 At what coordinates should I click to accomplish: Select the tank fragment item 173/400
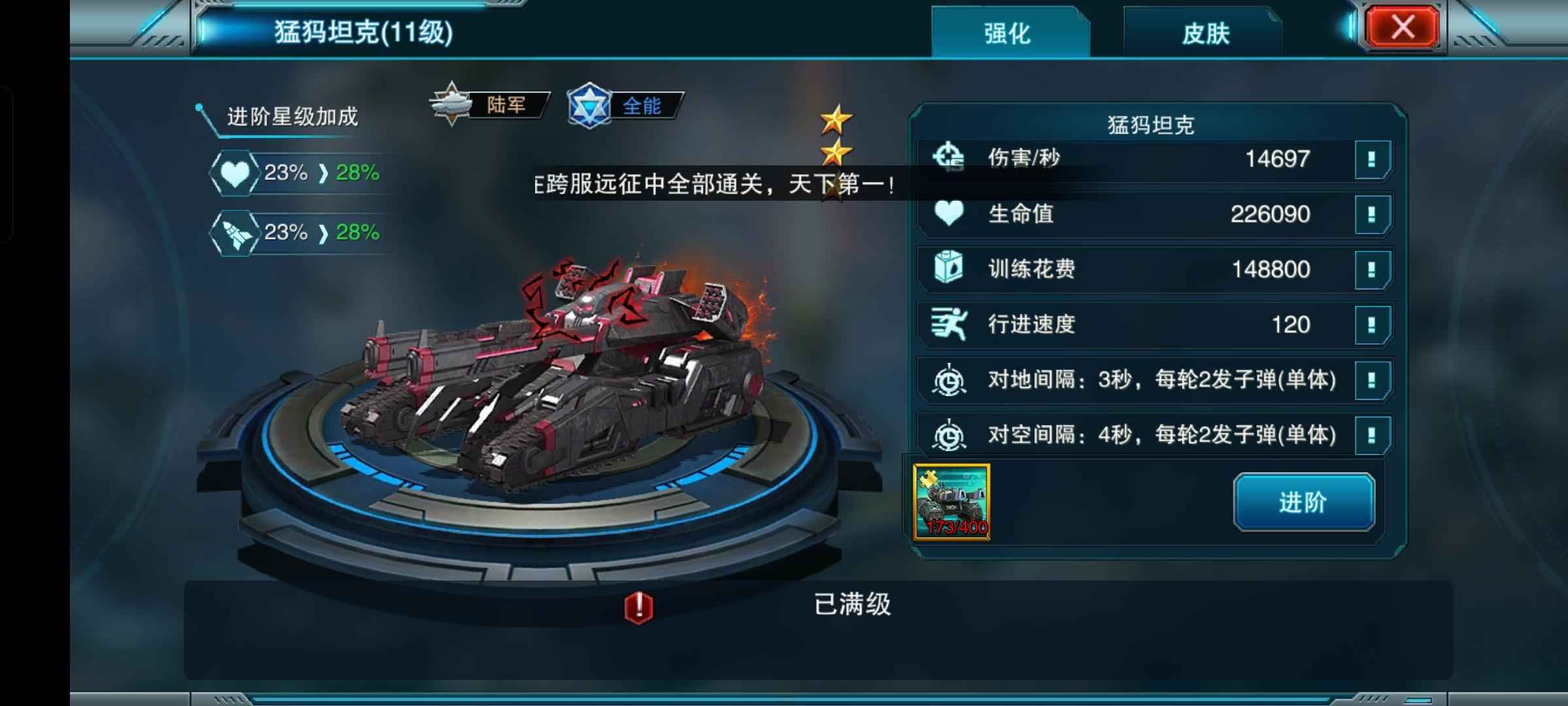coord(952,502)
